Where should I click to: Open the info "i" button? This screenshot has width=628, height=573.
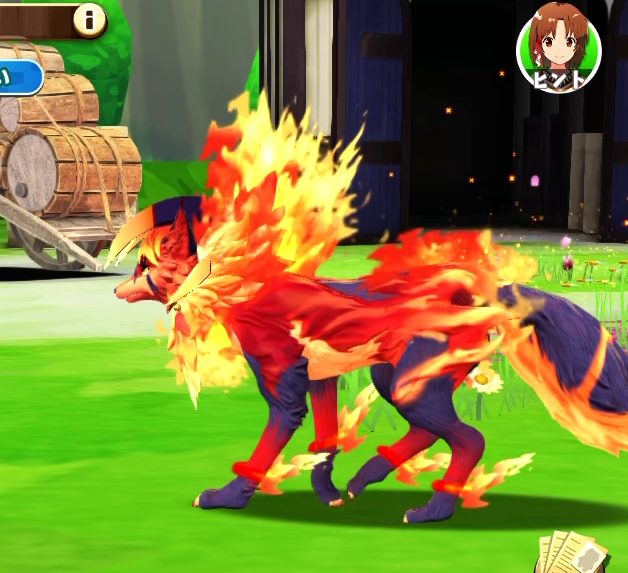click(90, 19)
